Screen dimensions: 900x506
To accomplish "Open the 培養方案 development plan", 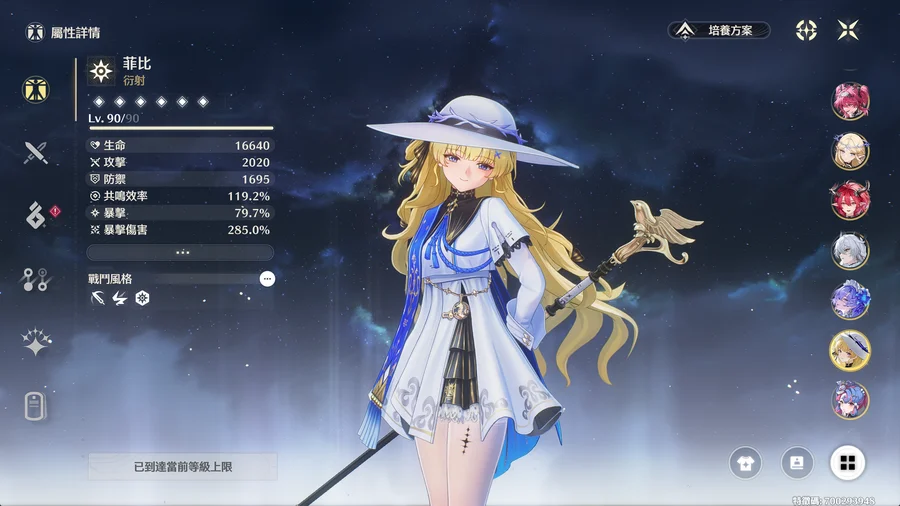I will [x=719, y=31].
